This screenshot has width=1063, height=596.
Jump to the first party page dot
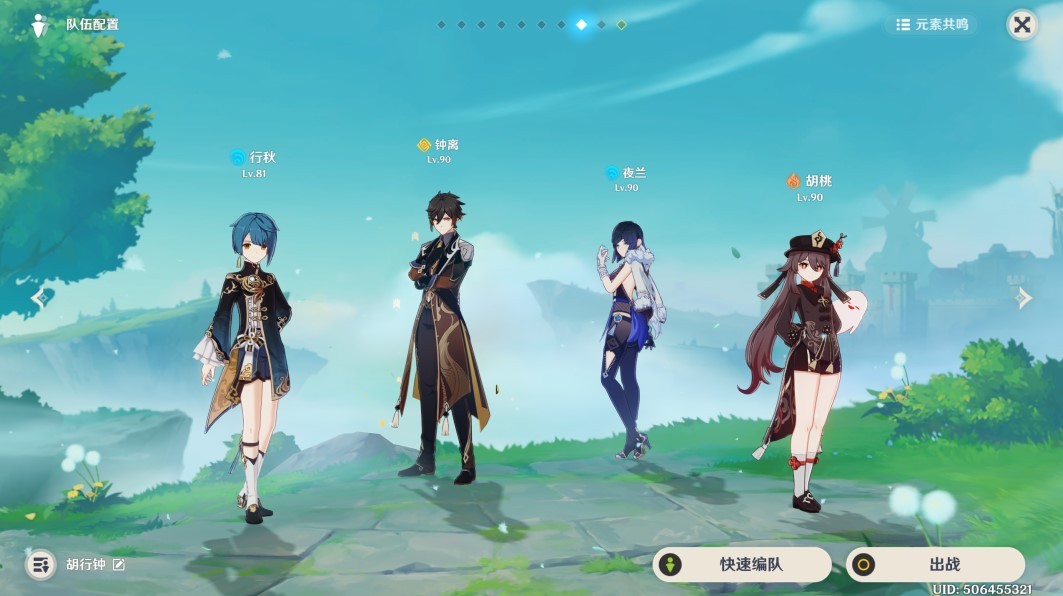coord(441,24)
